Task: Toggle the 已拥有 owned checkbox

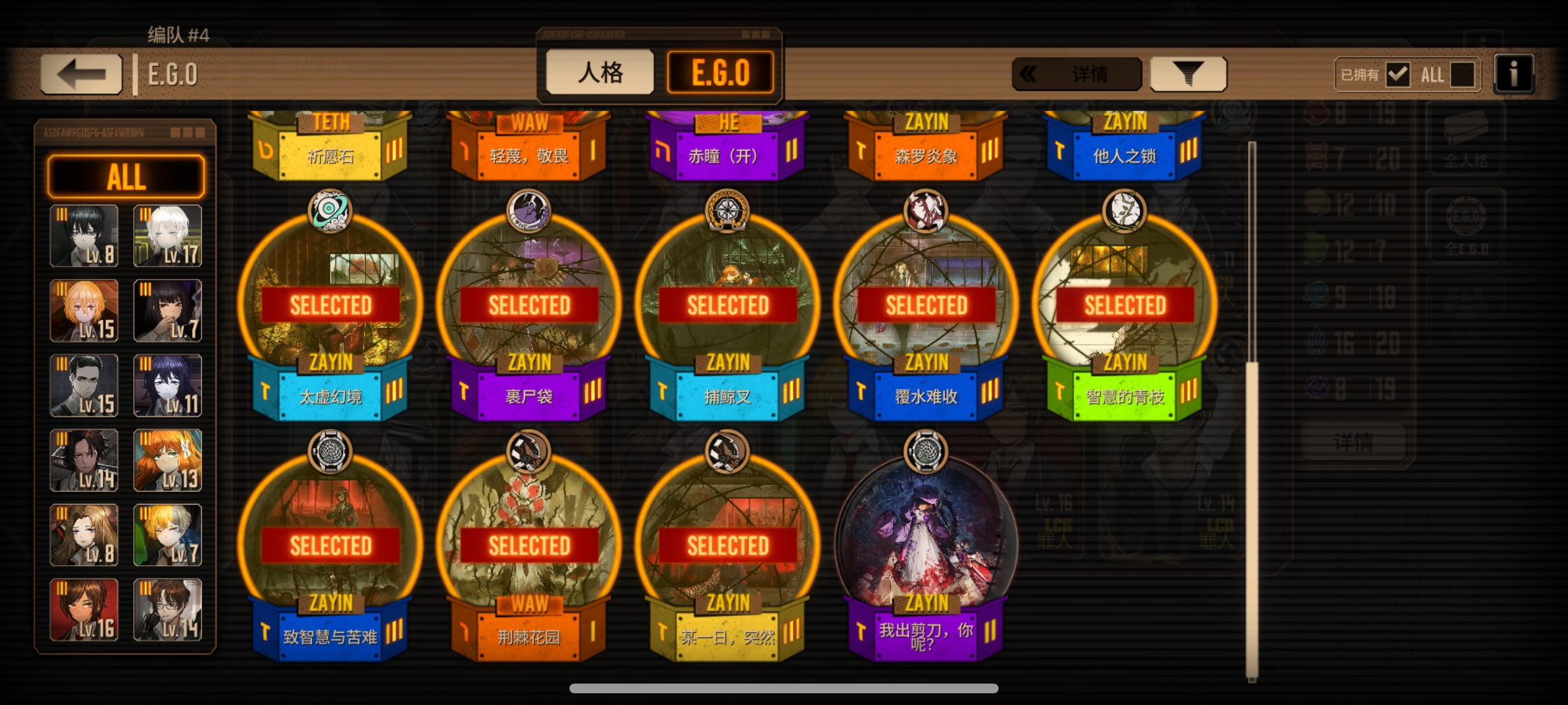Action: (x=1398, y=75)
